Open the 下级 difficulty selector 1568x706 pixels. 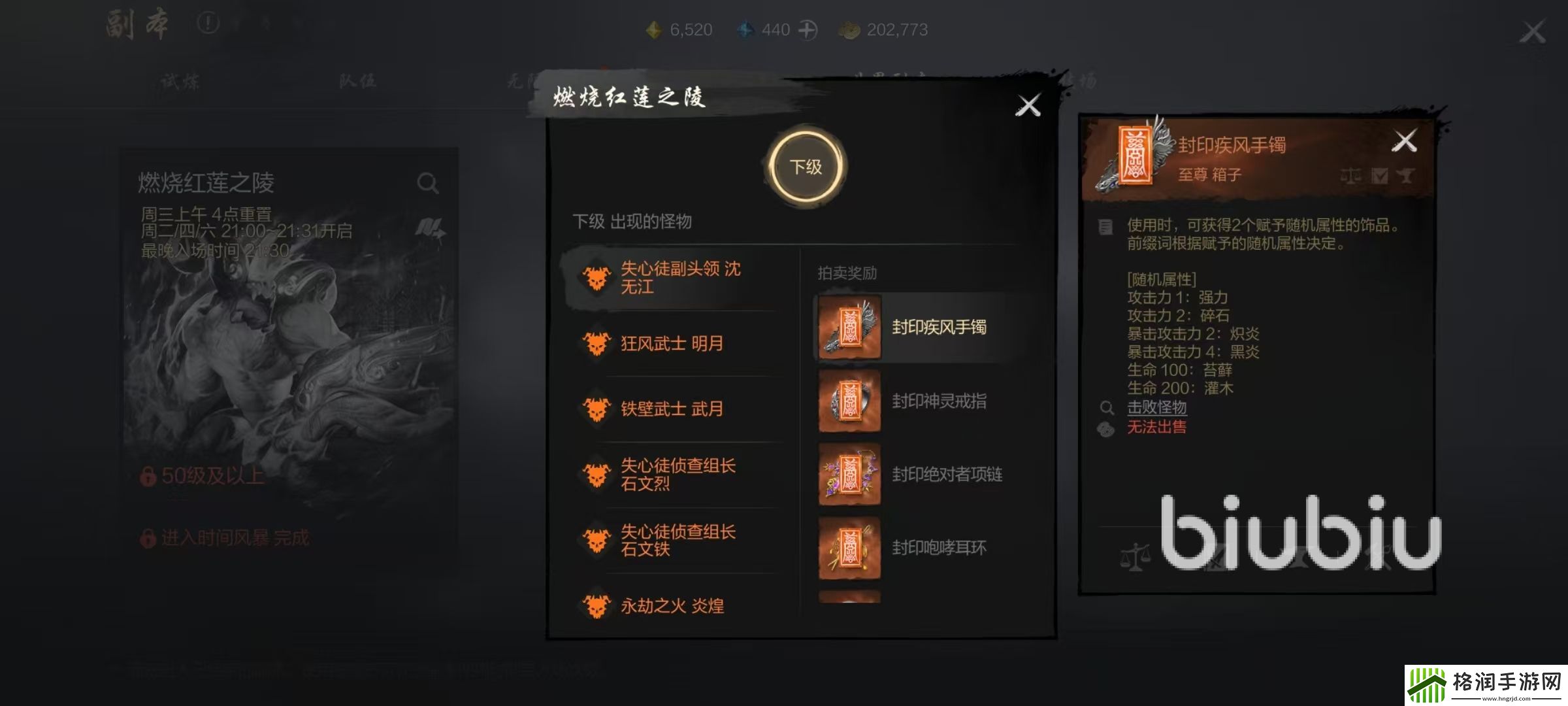click(806, 167)
